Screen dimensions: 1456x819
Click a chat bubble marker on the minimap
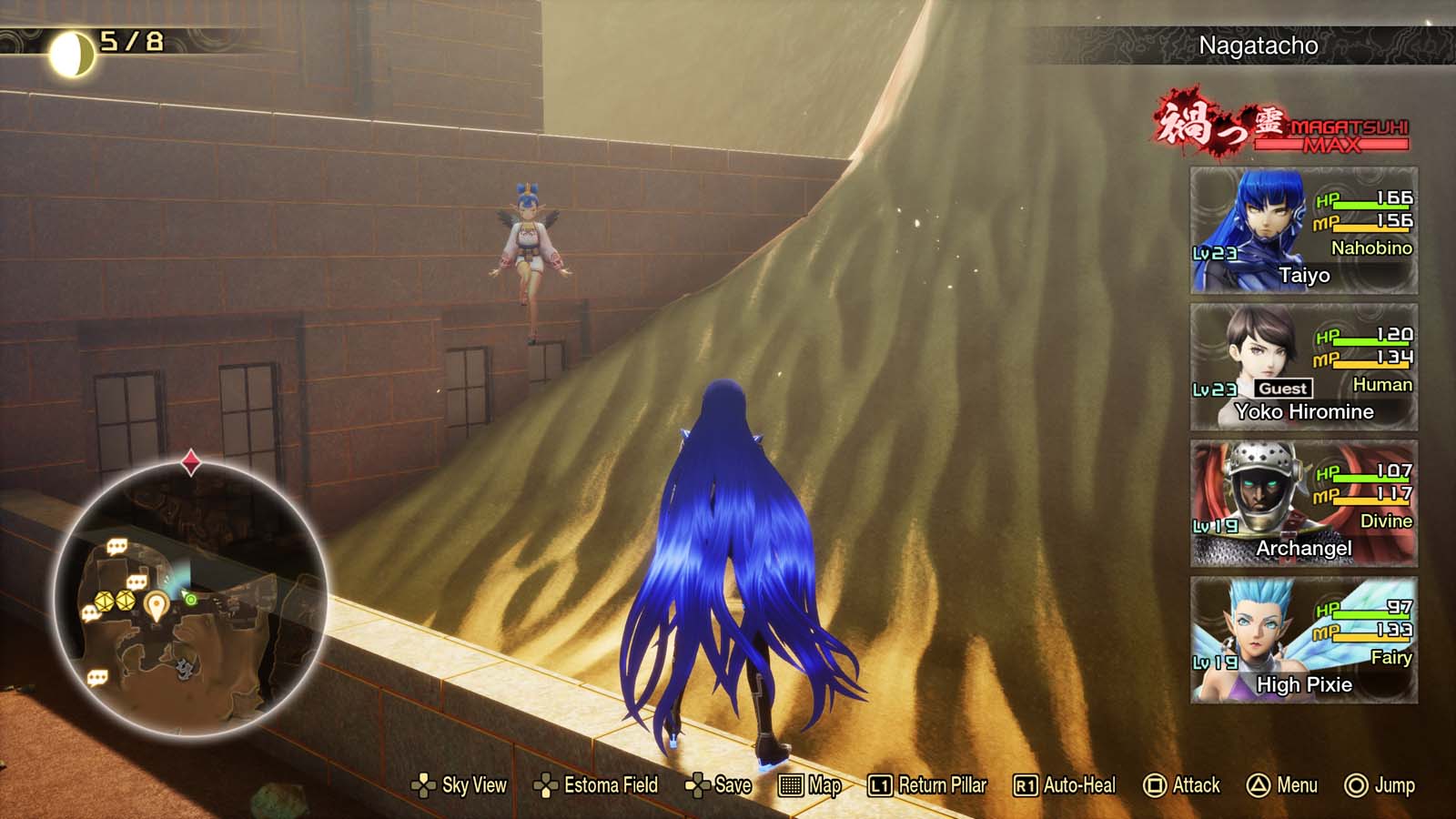(x=117, y=544)
